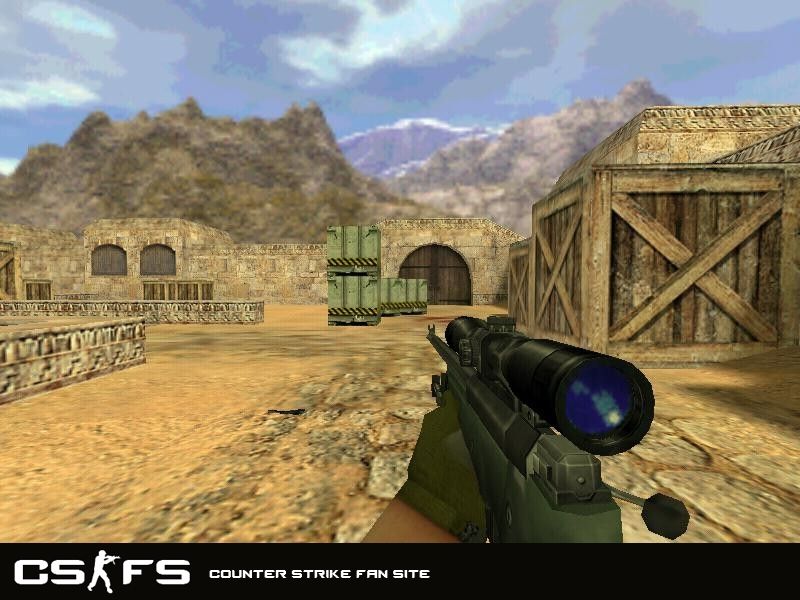The image size is (800, 600).
Task: Click the Counter Strike Fan Site text
Action: 319,574
